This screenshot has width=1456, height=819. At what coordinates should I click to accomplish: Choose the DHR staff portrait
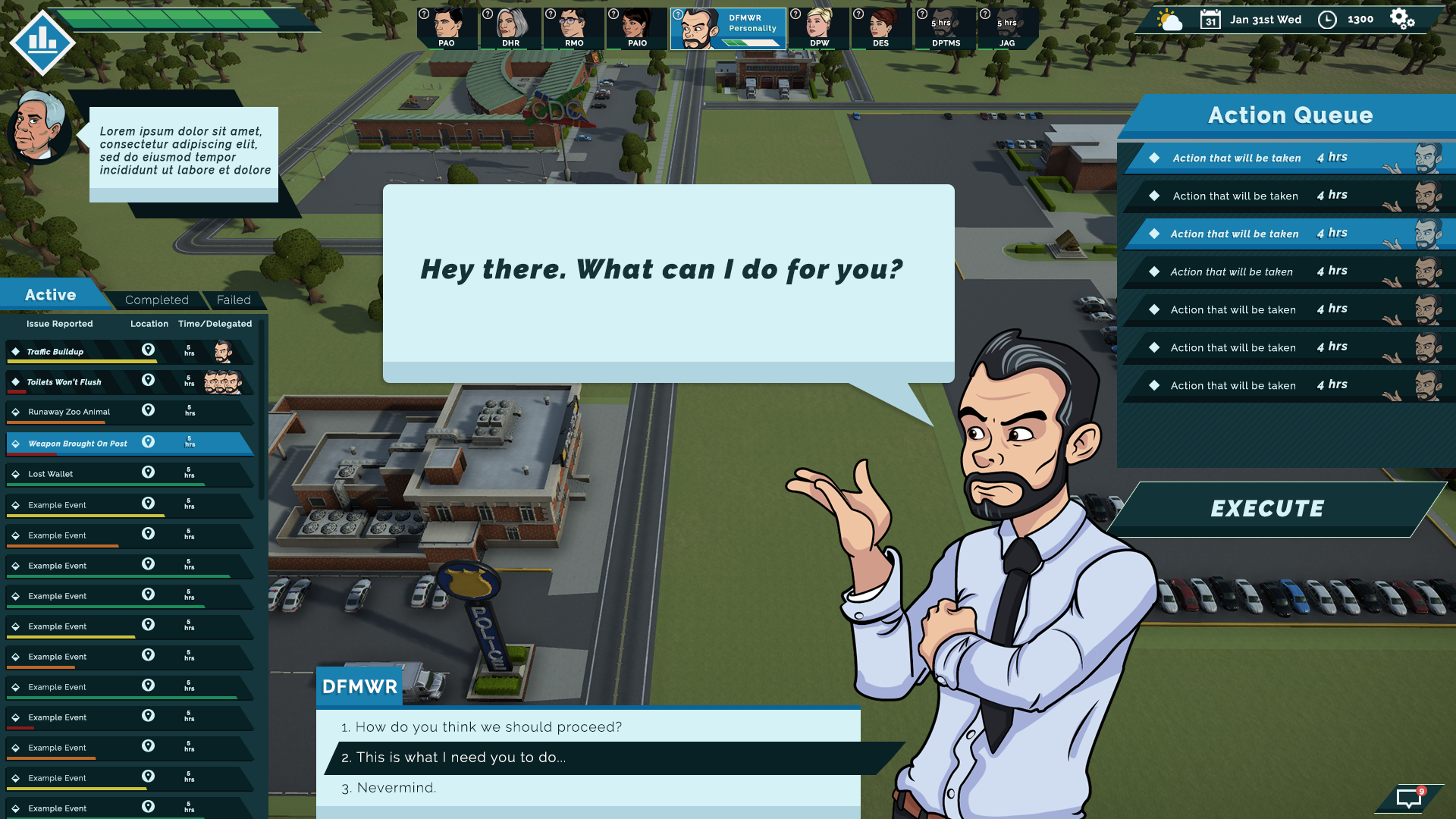(x=511, y=28)
